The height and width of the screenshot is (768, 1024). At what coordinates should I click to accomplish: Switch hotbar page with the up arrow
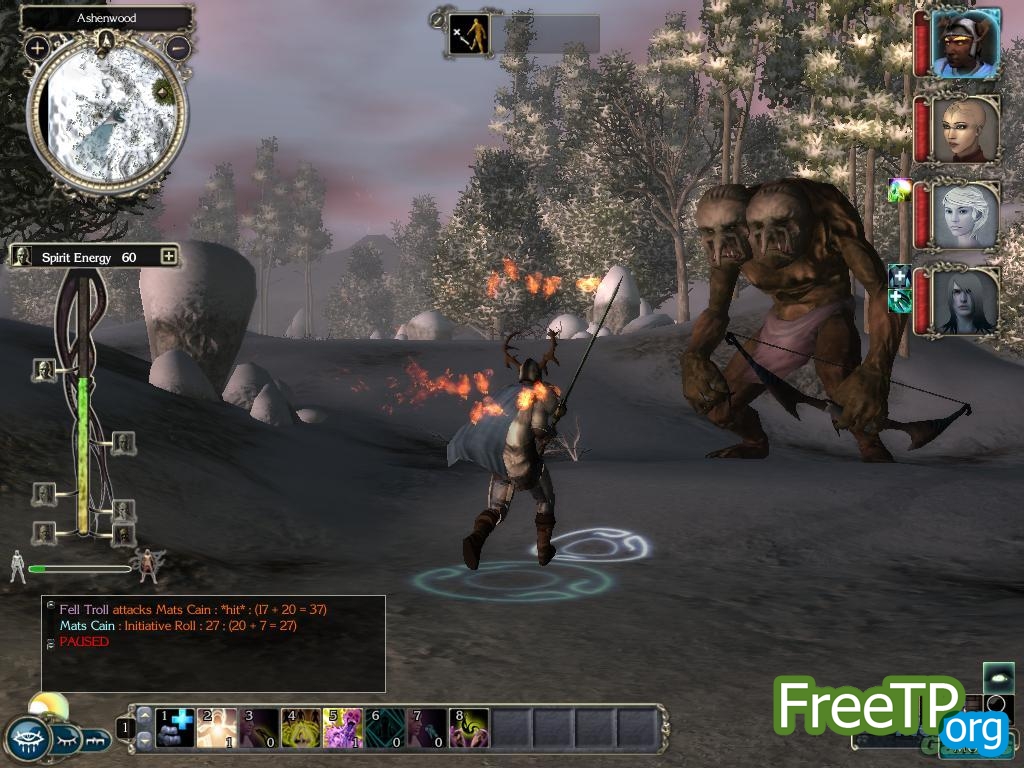(x=145, y=716)
